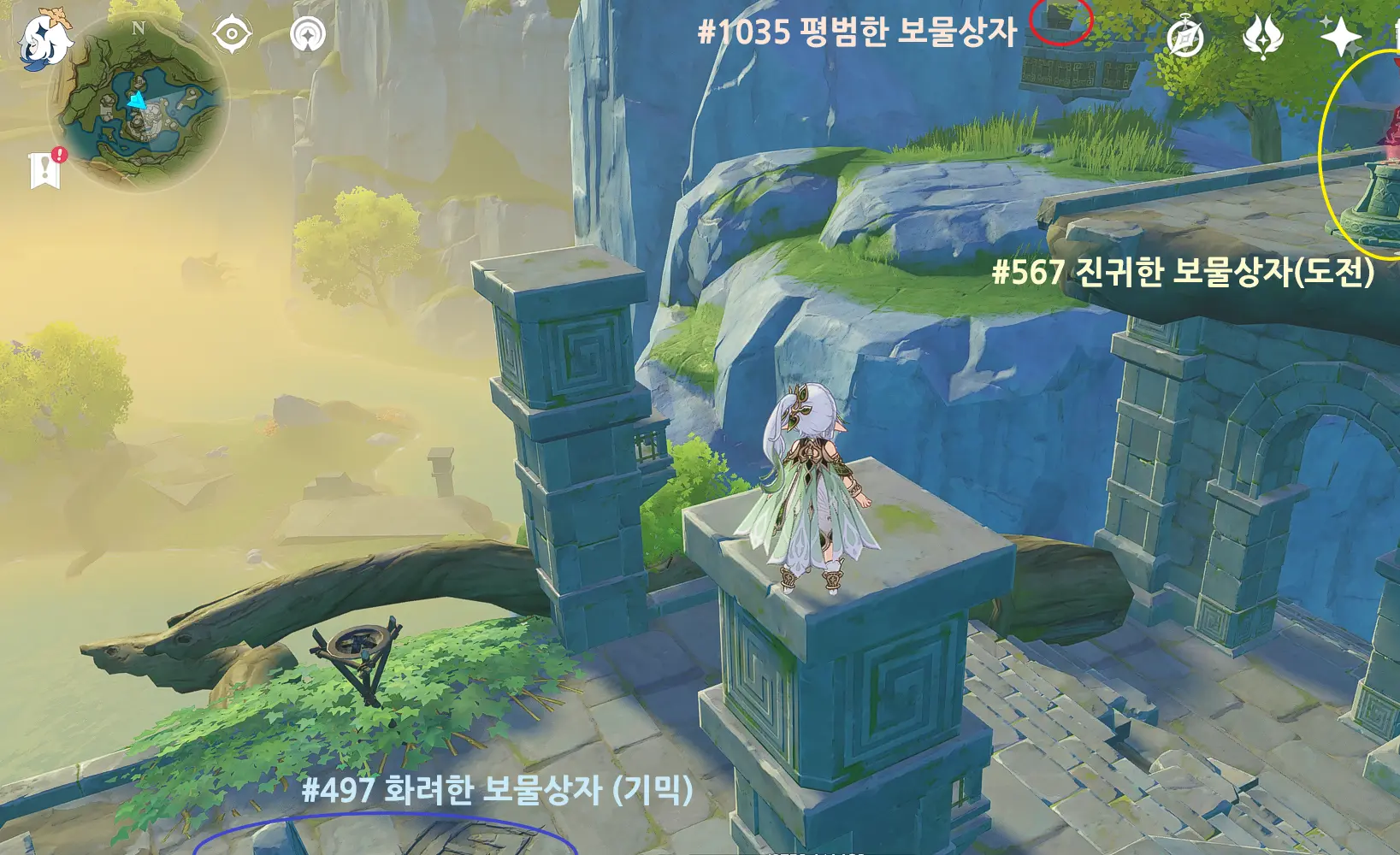
Task: Activate the Elemental Sight eye icon
Action: pyautogui.click(x=232, y=35)
